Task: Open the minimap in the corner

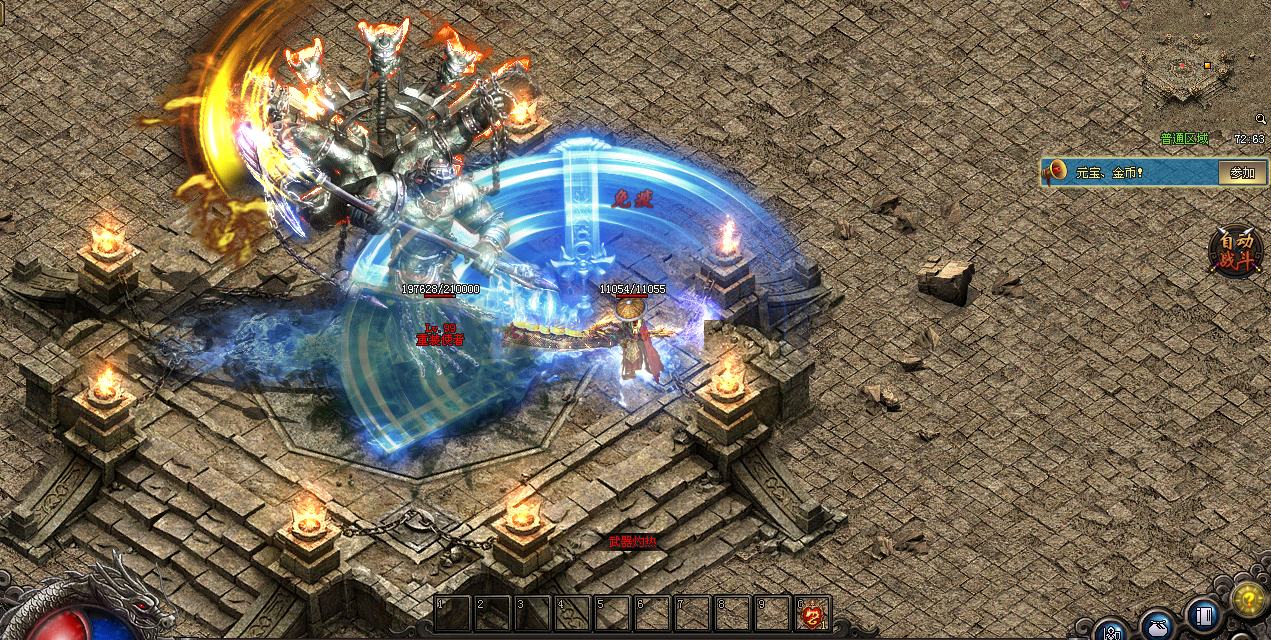Action: 1189,72
